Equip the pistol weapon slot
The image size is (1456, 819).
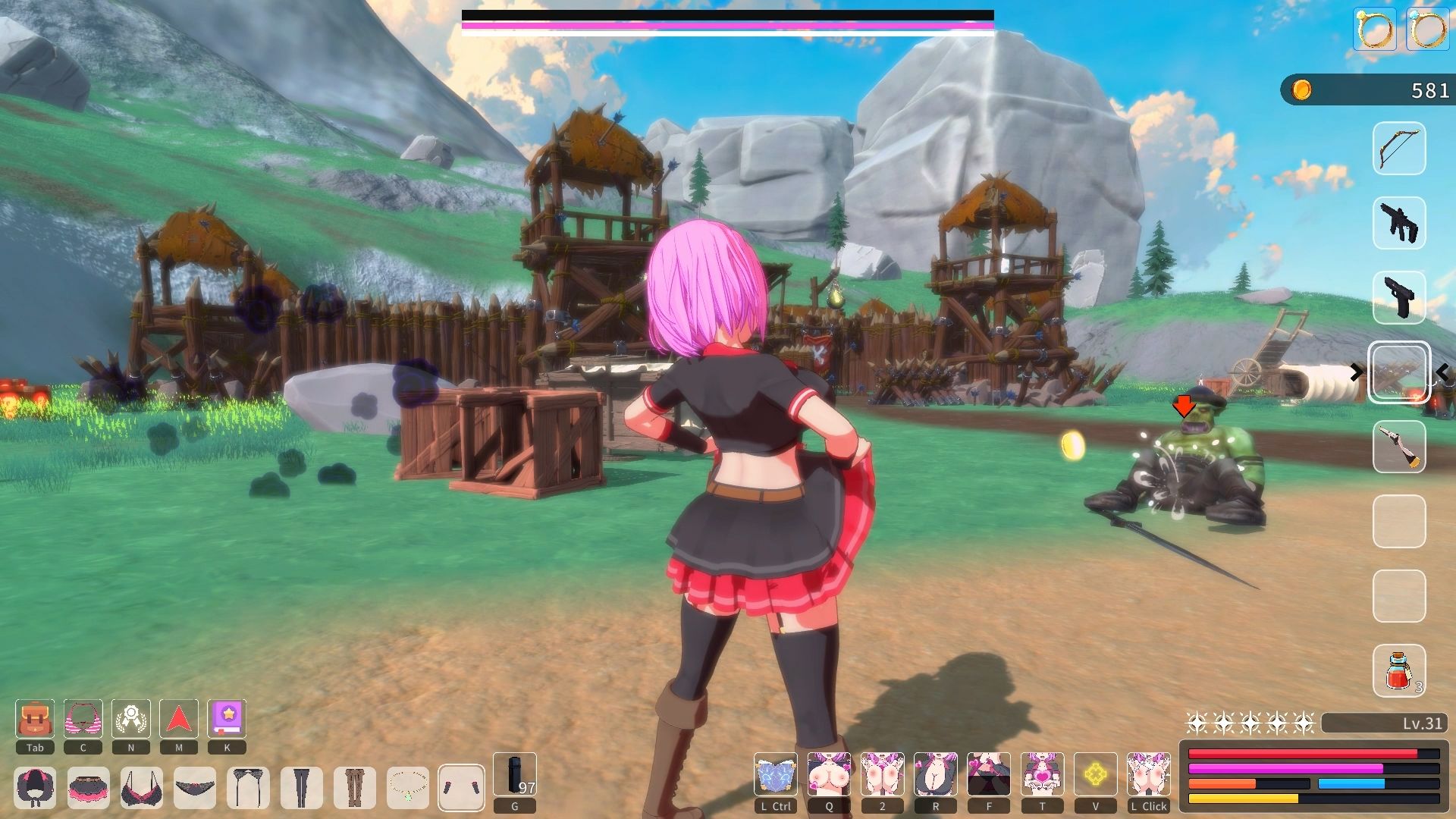[x=1399, y=297]
